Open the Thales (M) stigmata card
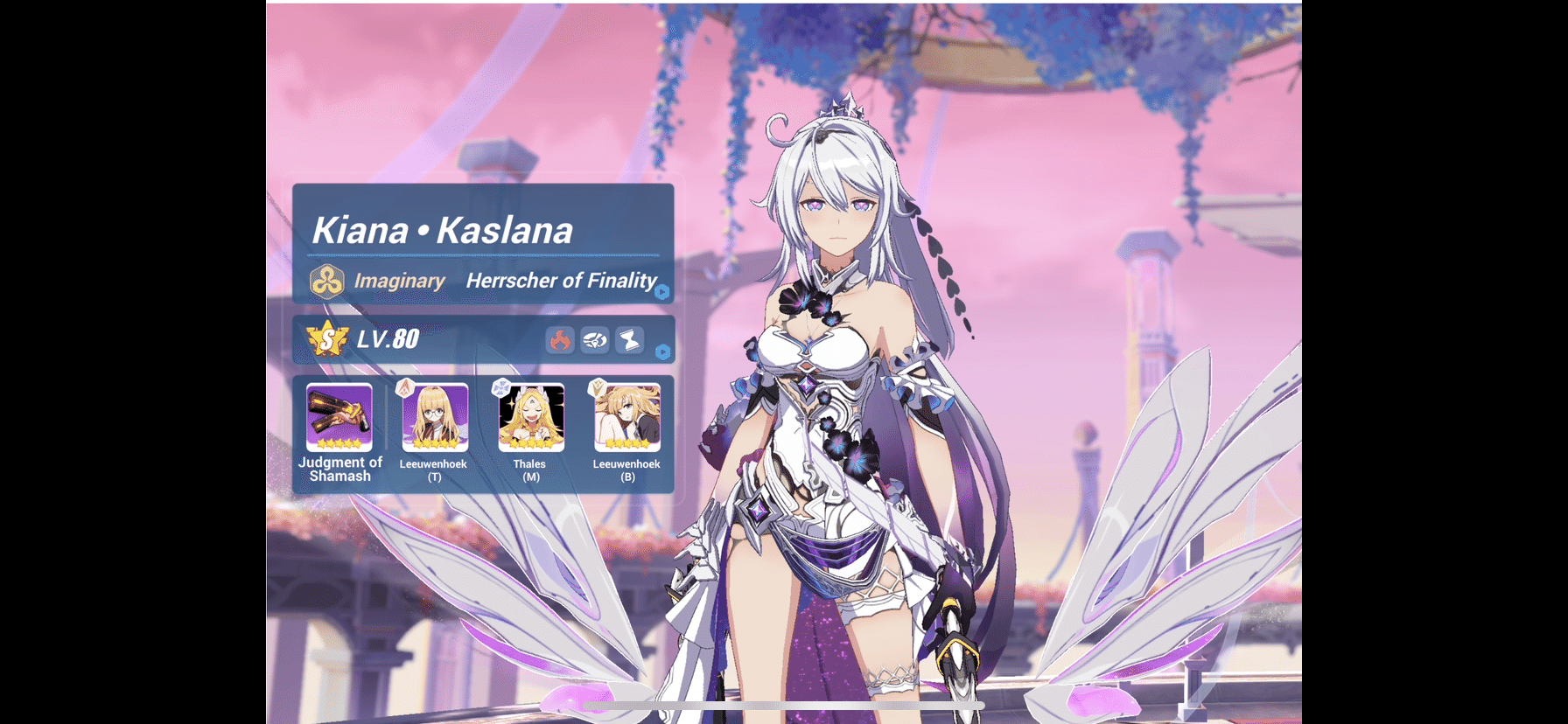 [530, 416]
